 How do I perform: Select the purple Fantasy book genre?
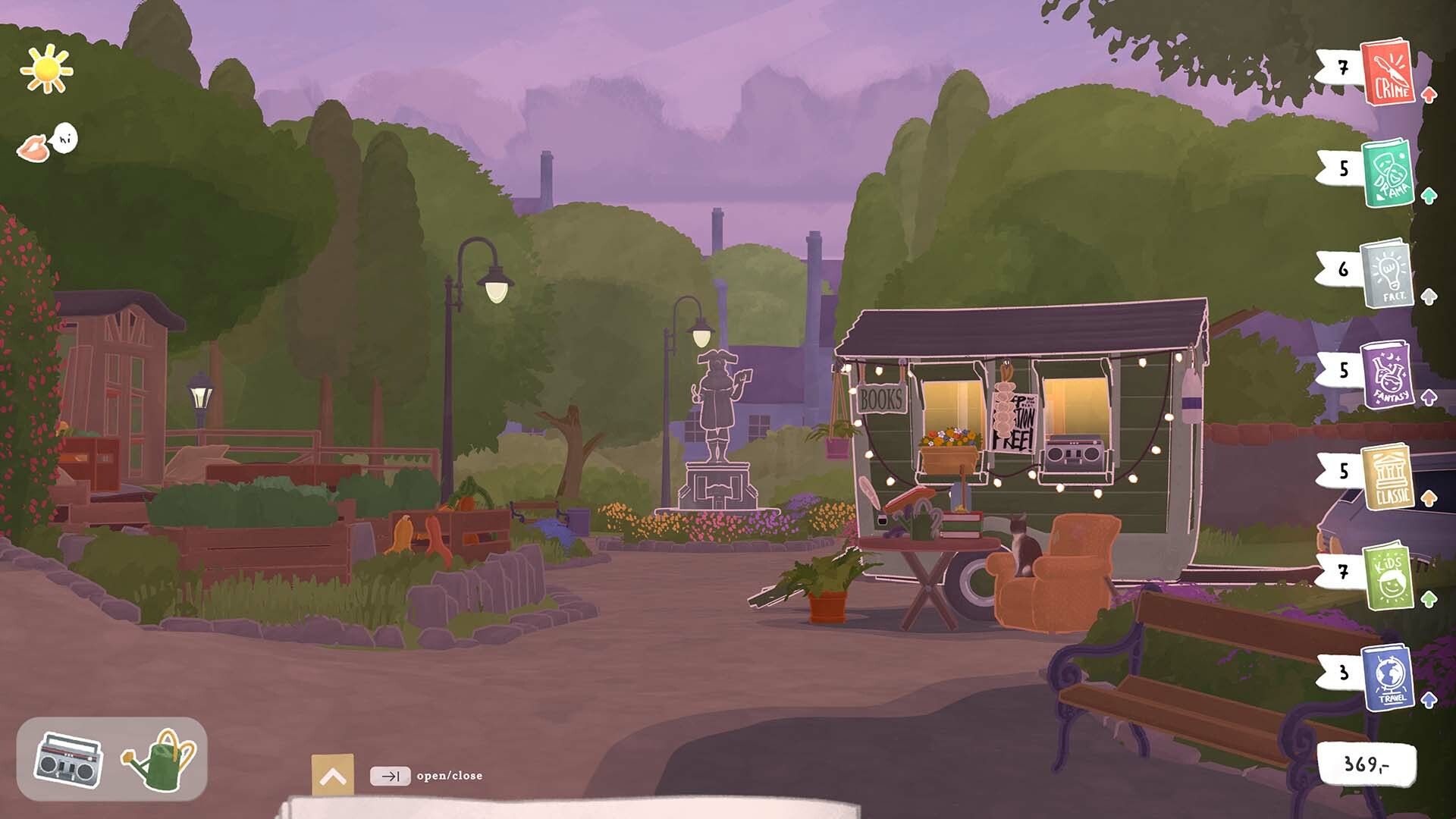pos(1388,375)
